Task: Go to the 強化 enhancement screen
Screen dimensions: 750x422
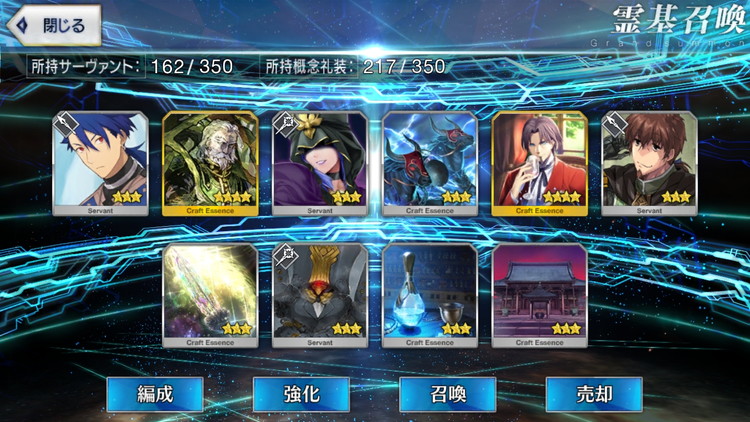Action: [x=301, y=394]
